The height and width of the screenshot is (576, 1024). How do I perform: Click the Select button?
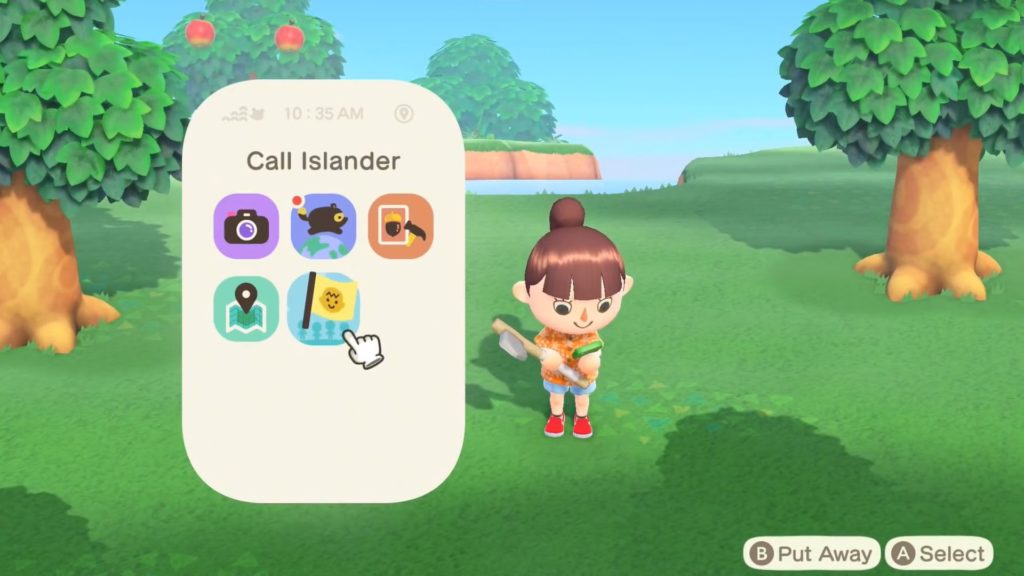tap(939, 553)
